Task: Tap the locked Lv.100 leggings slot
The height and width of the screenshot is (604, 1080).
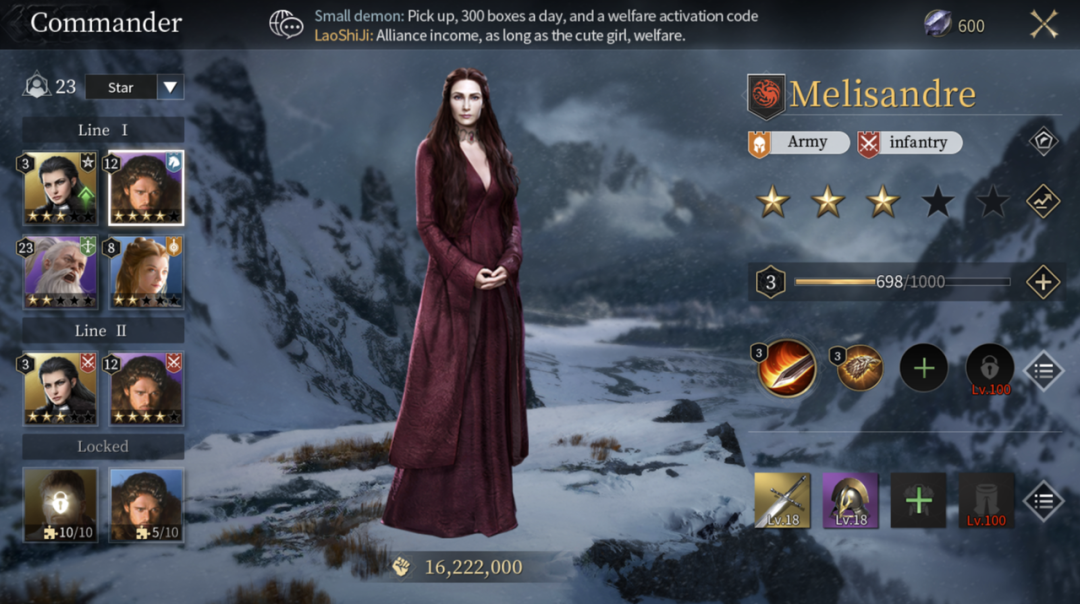Action: tap(987, 501)
